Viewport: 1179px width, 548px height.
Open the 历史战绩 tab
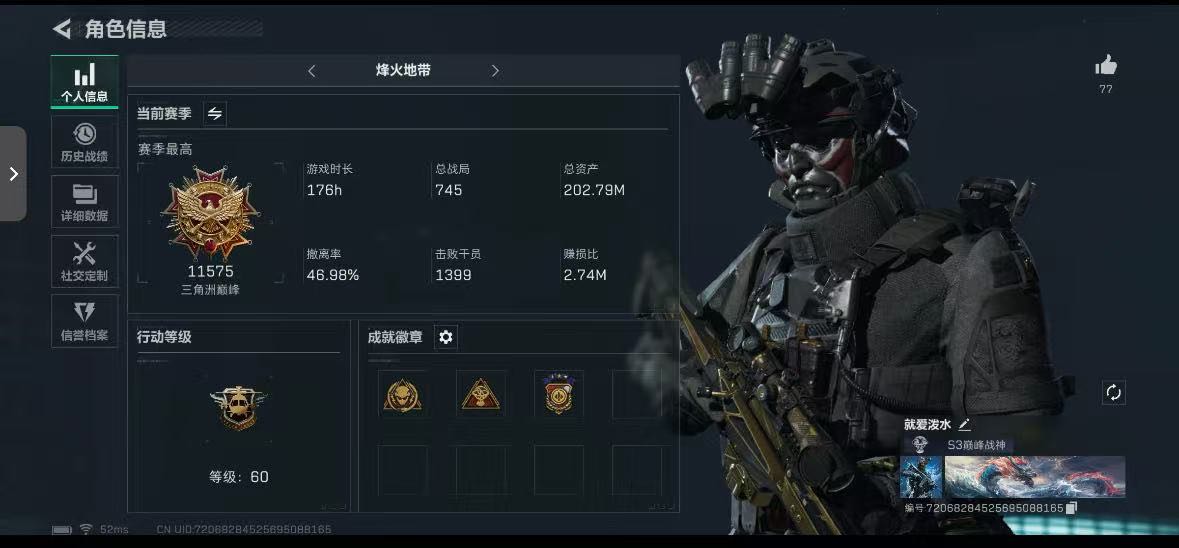pos(85,142)
